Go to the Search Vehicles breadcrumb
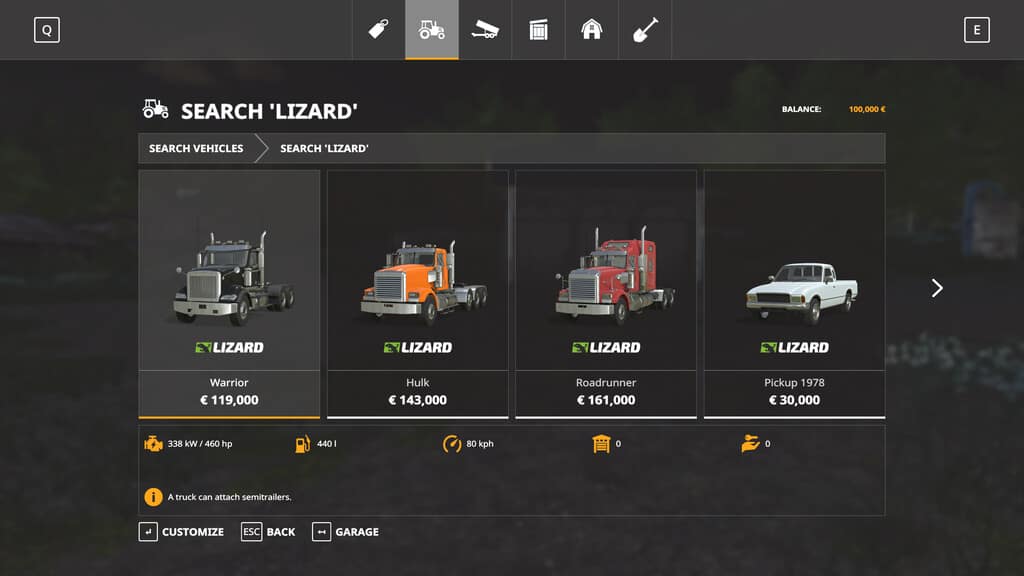Image resolution: width=1024 pixels, height=576 pixels. pyautogui.click(x=196, y=148)
